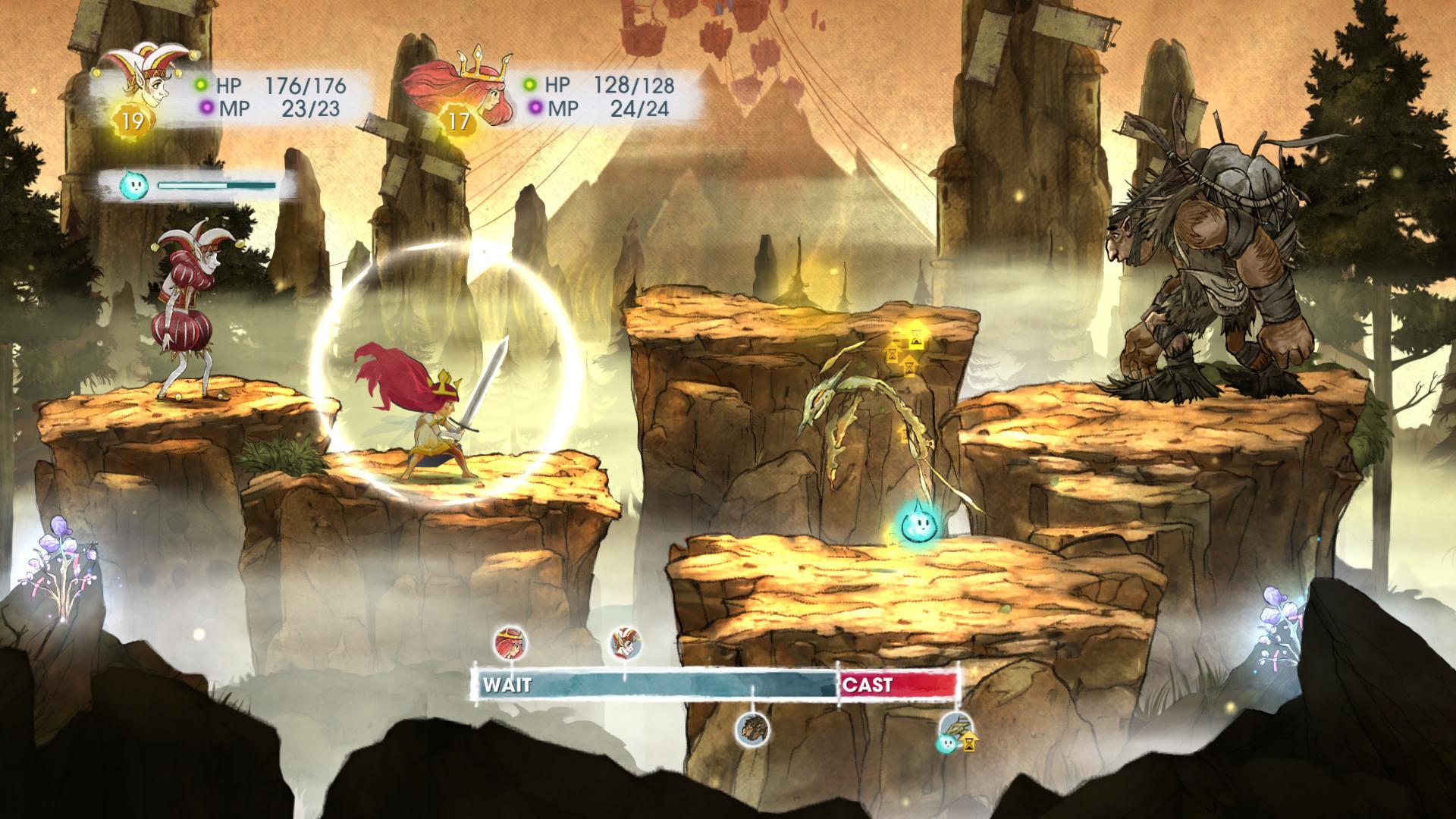Select Aurora's marker on the timeline
The image size is (1456, 819).
510,643
